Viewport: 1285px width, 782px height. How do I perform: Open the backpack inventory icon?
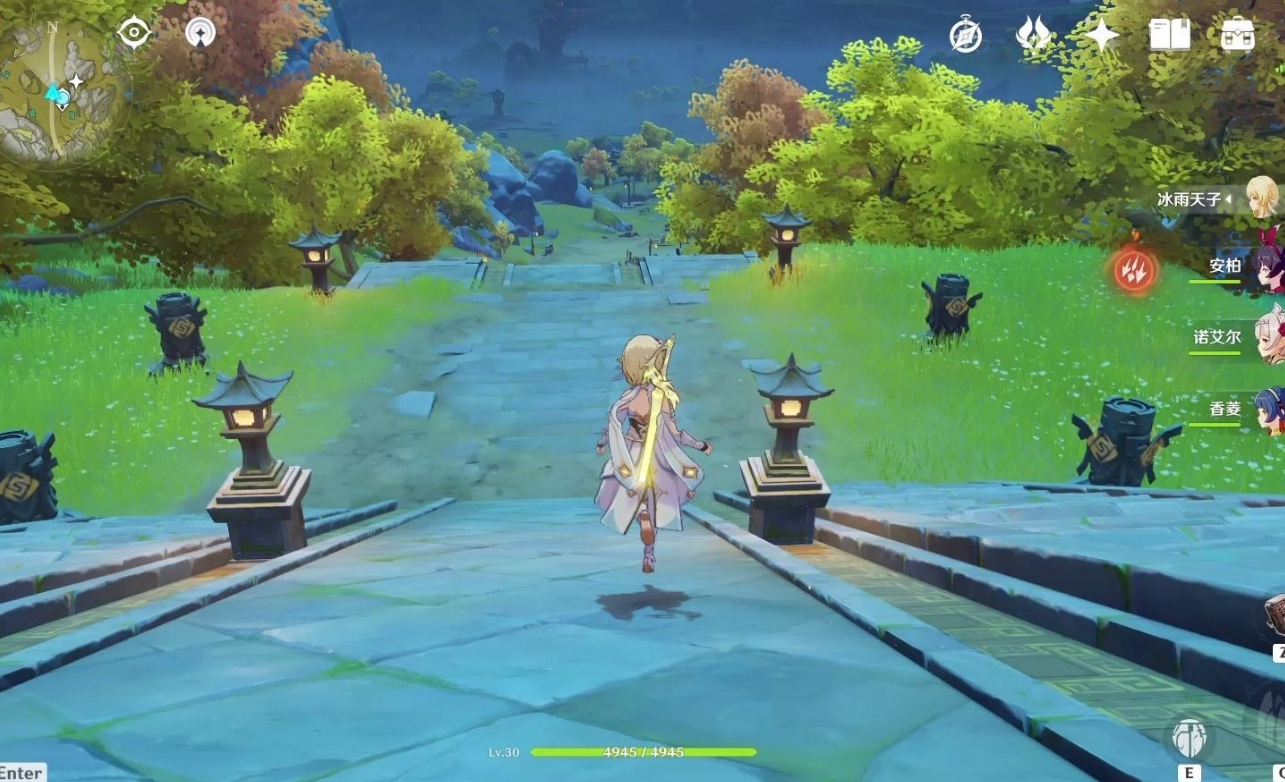(1238, 35)
